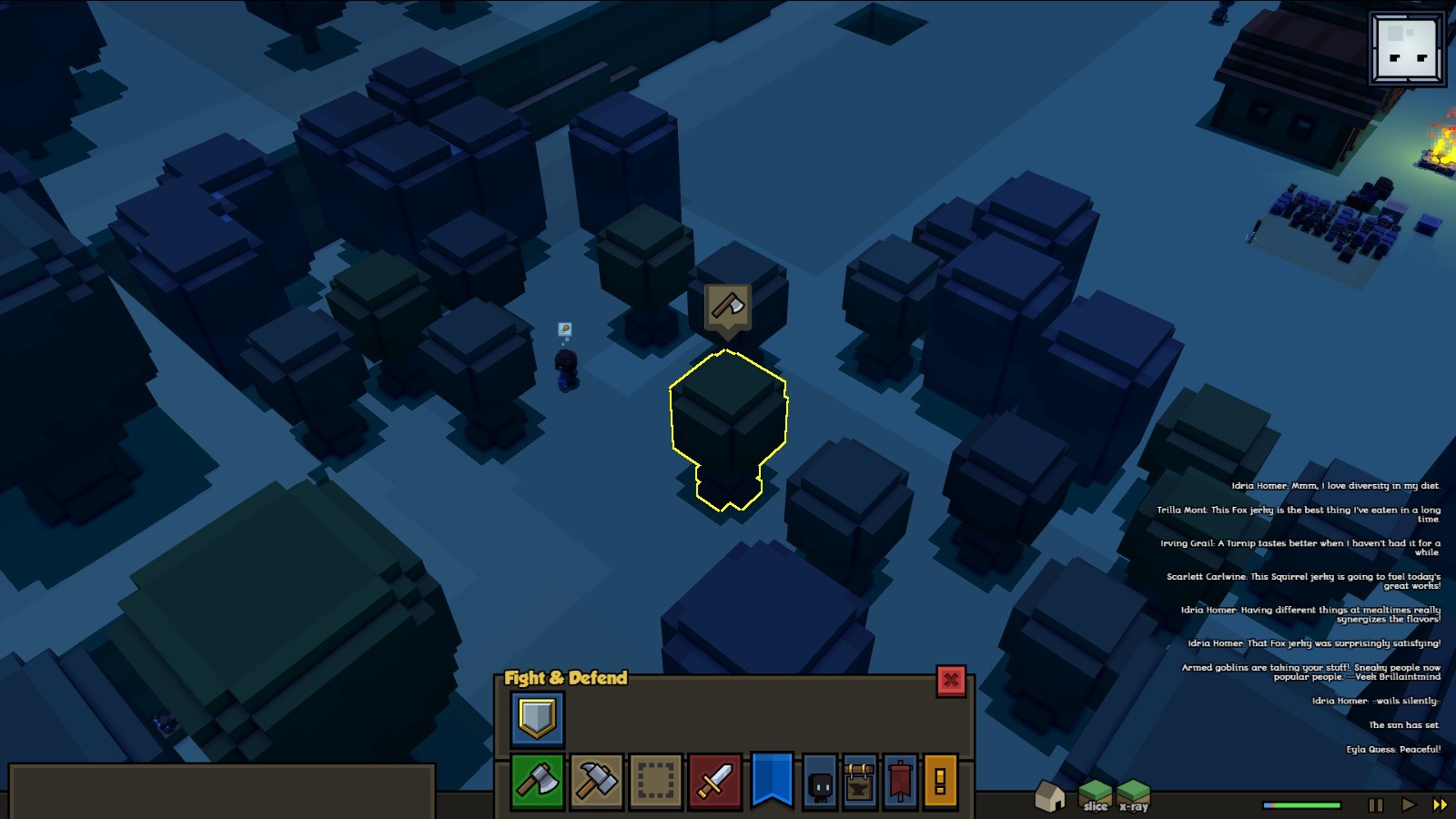Open the citizens manager with the black face icon

tap(820, 783)
